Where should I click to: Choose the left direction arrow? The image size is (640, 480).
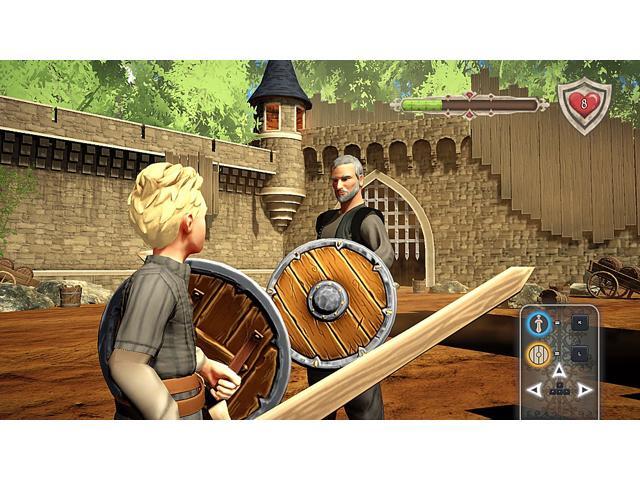(x=535, y=390)
